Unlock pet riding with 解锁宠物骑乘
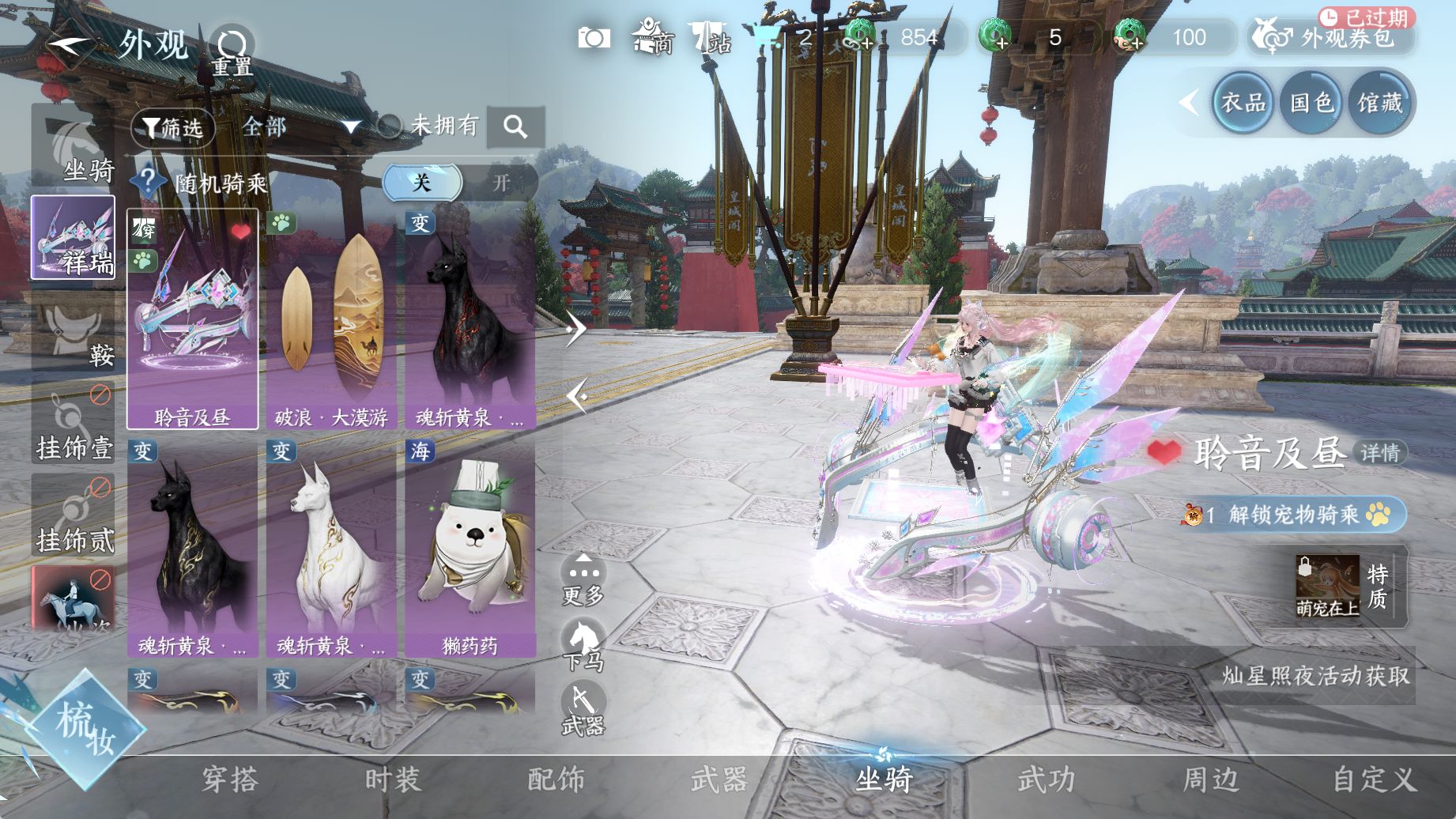The image size is (1456, 819). click(1293, 515)
